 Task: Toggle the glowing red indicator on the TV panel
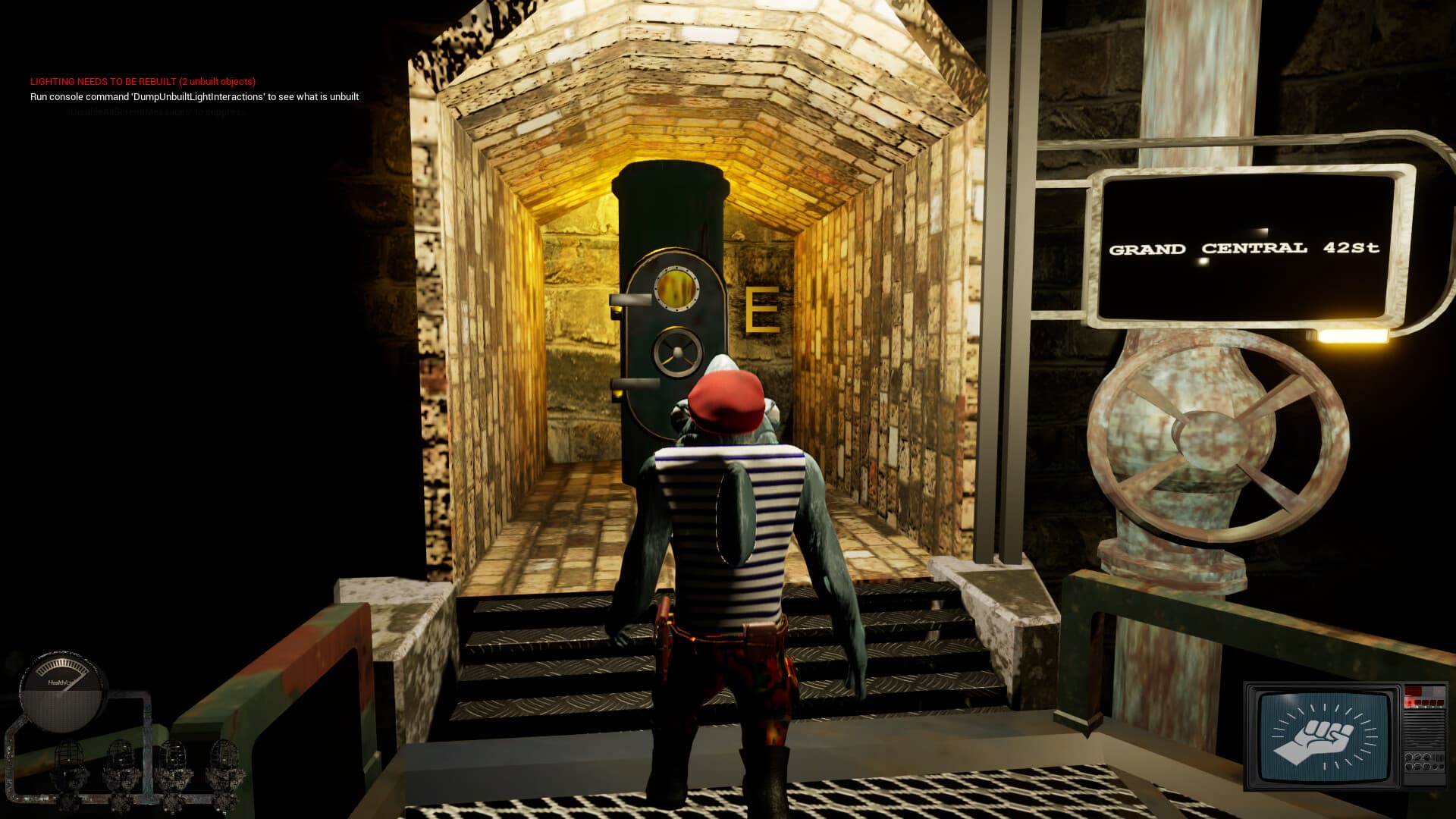click(x=1409, y=702)
